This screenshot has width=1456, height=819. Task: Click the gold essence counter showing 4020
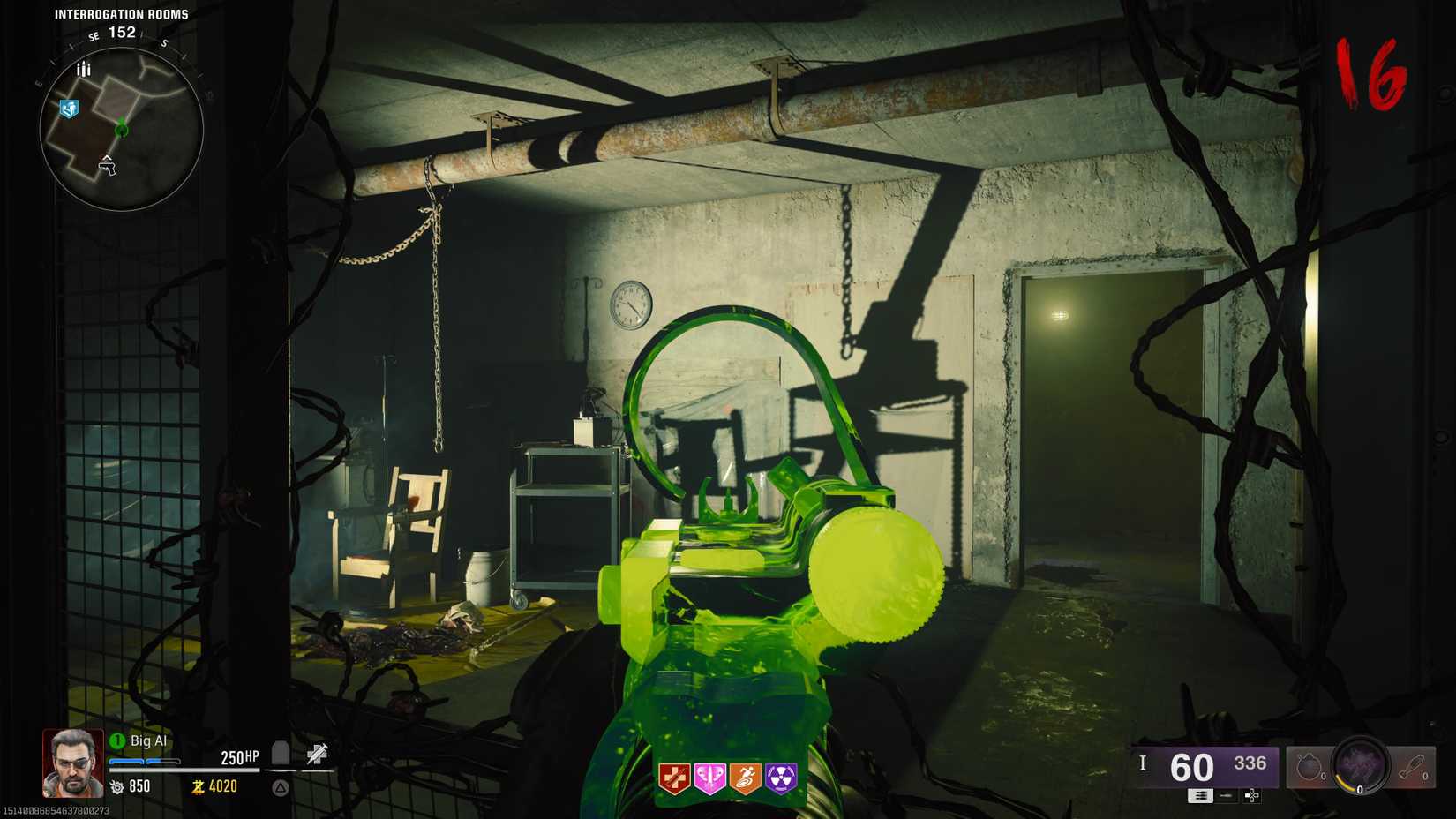(217, 786)
